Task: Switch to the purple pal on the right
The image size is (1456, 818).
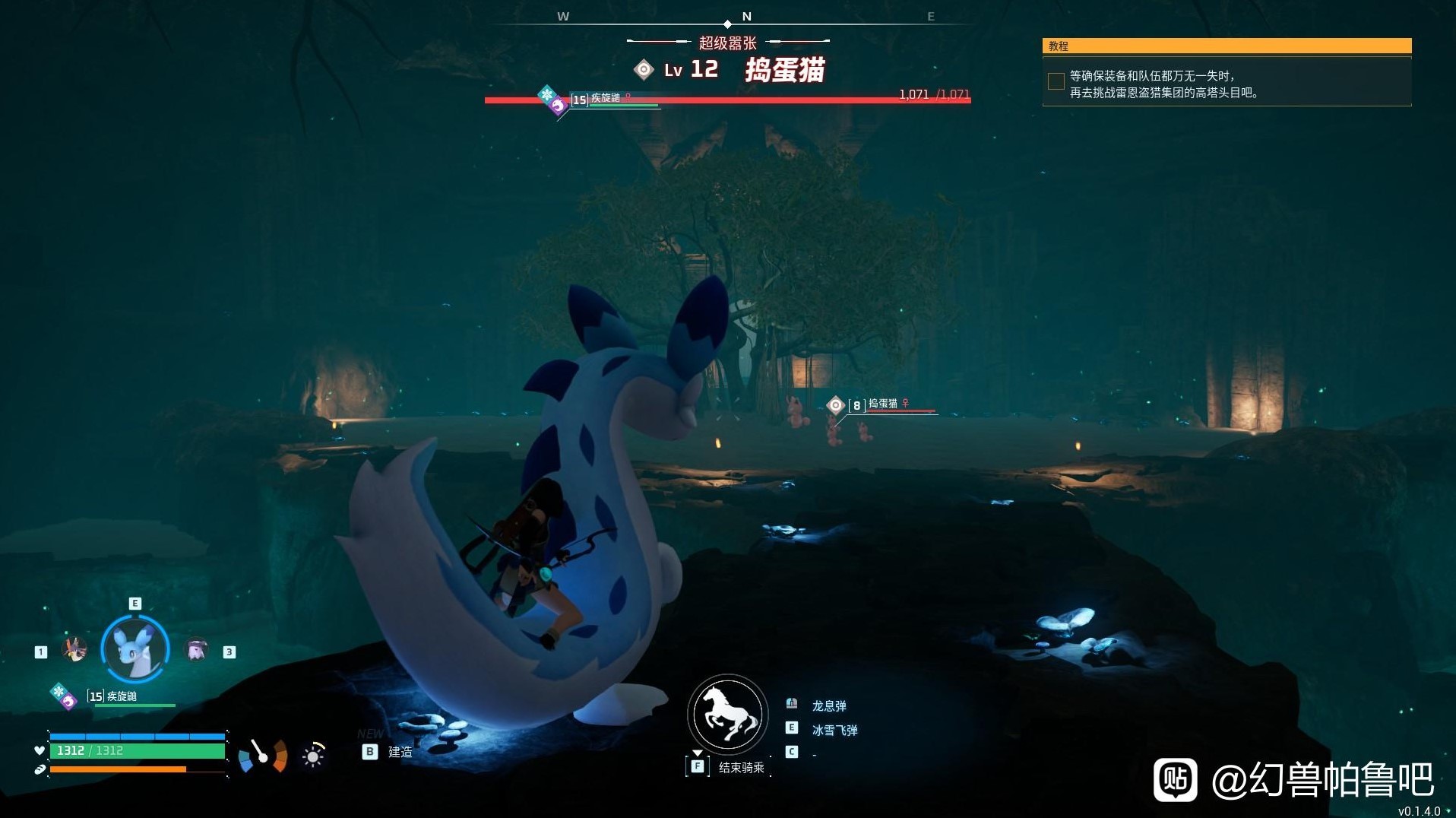Action: [197, 649]
